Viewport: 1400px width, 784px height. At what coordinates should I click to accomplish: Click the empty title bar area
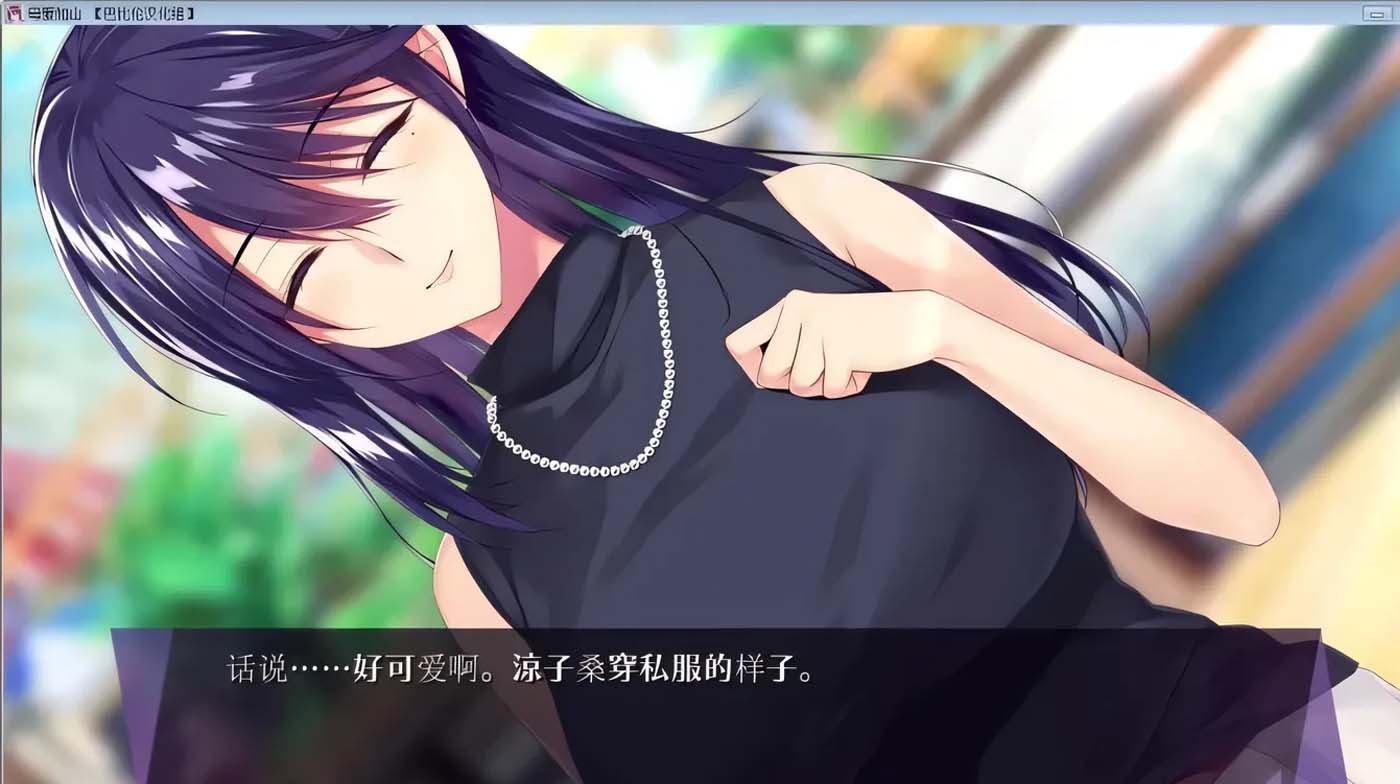point(700,10)
